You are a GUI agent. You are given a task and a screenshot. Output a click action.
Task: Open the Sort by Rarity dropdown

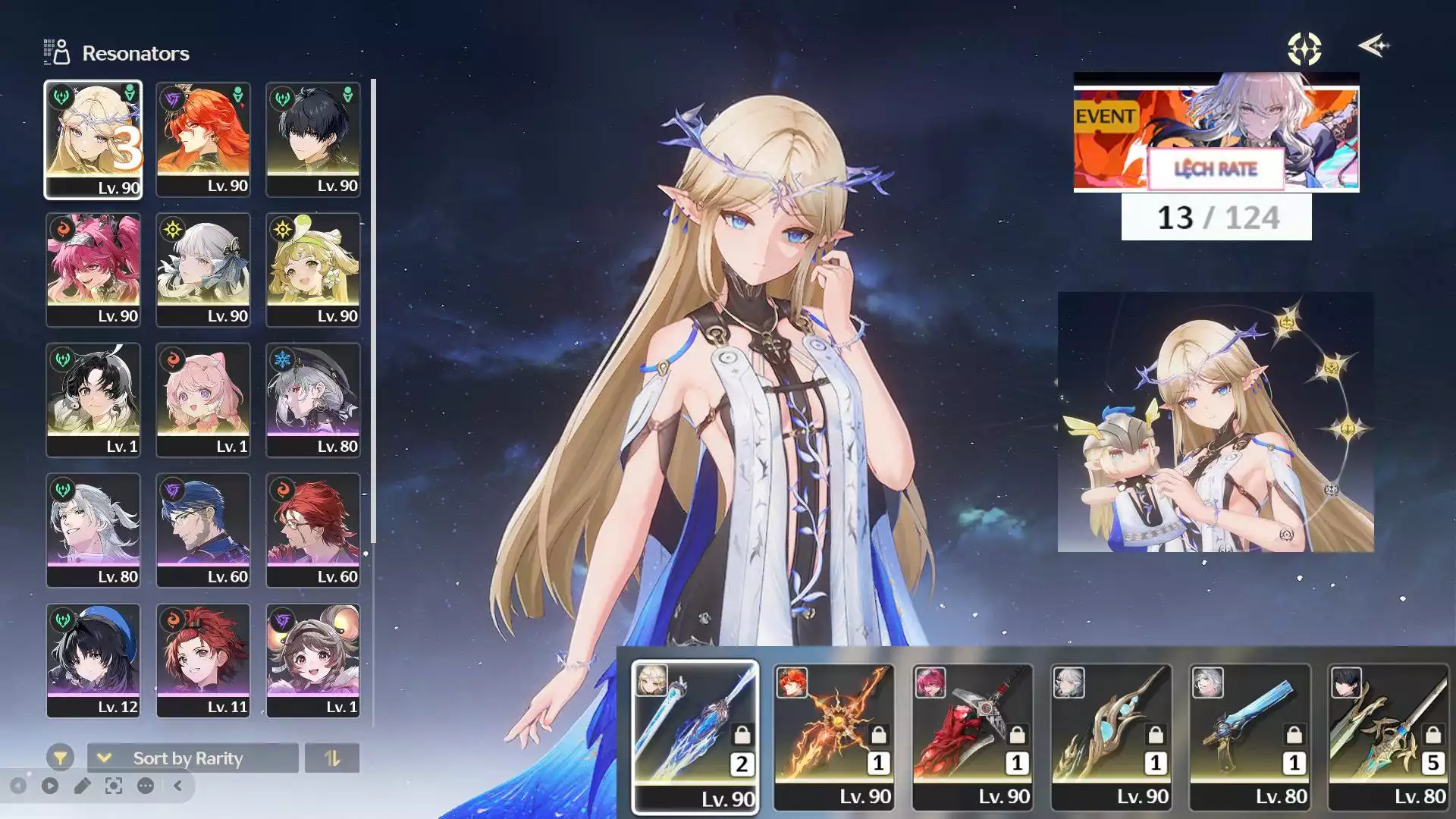tap(193, 758)
